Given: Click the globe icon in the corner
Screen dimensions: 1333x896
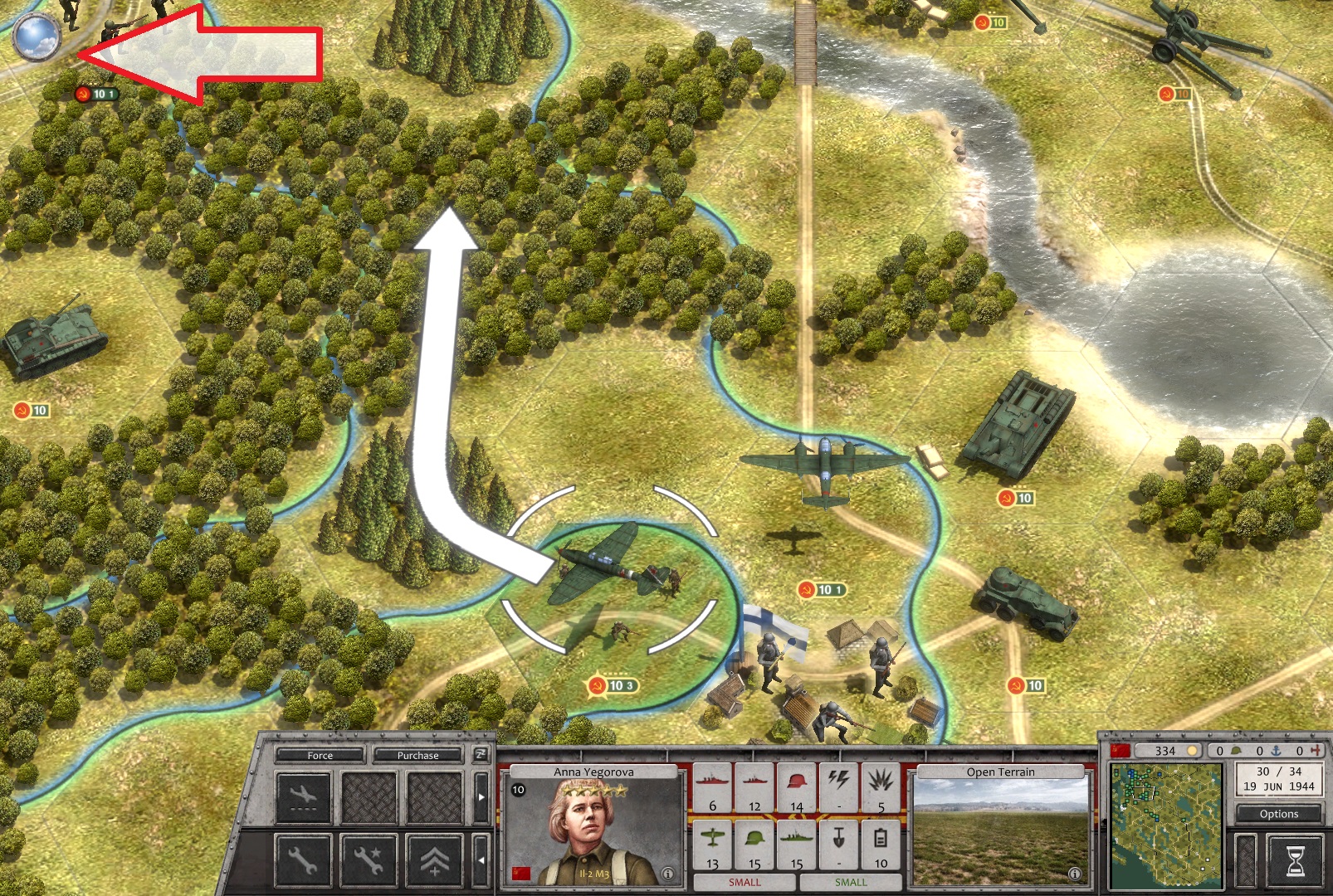Looking at the screenshot, I should (37, 37).
